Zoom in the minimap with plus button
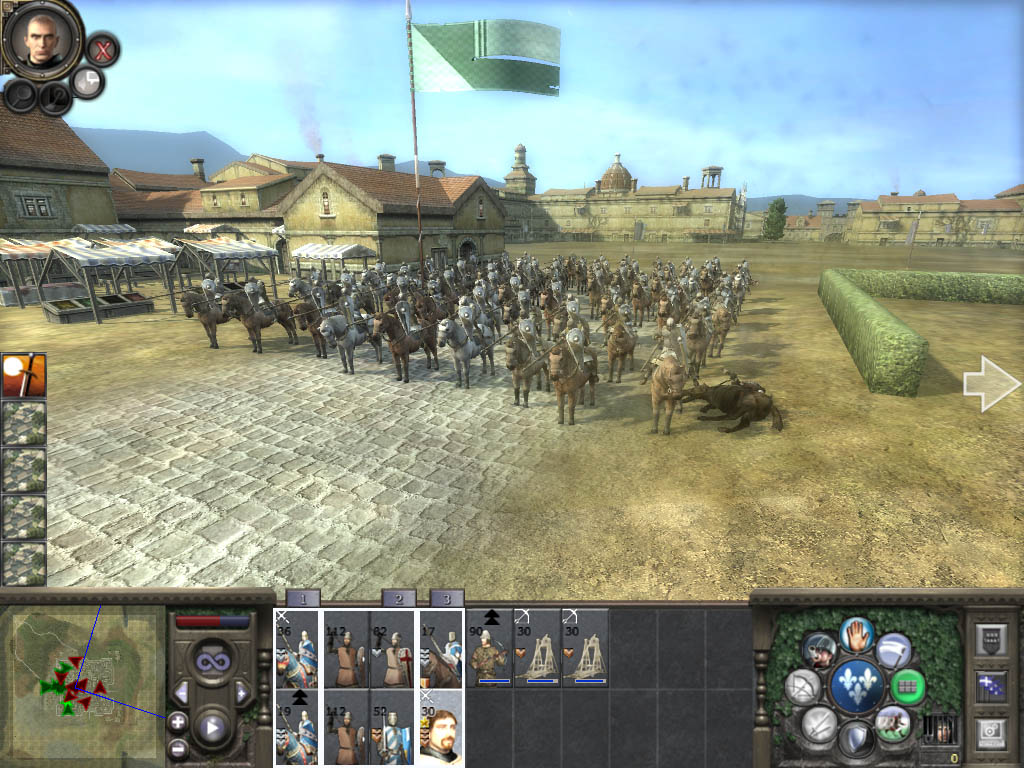Screen dimensions: 1024x768 pyautogui.click(x=178, y=721)
